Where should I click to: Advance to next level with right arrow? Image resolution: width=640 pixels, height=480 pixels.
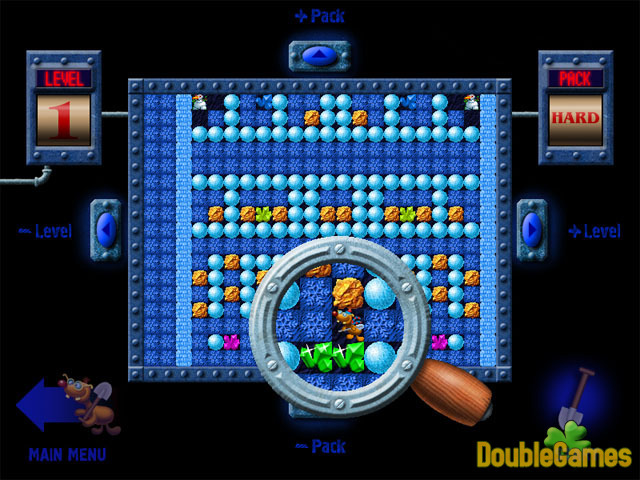click(x=531, y=230)
